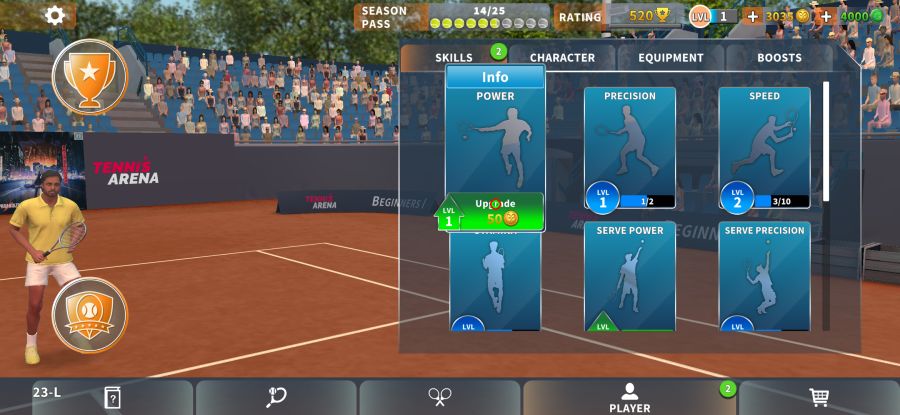This screenshot has width=900, height=415.
Task: Show Info for the Power skill
Action: point(495,77)
